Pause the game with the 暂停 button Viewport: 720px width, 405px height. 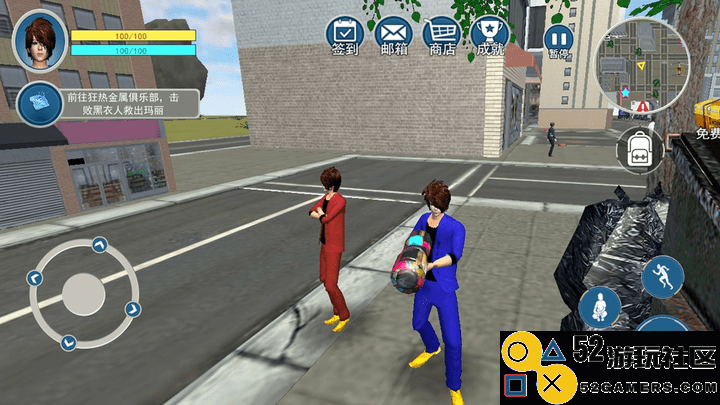(557, 39)
